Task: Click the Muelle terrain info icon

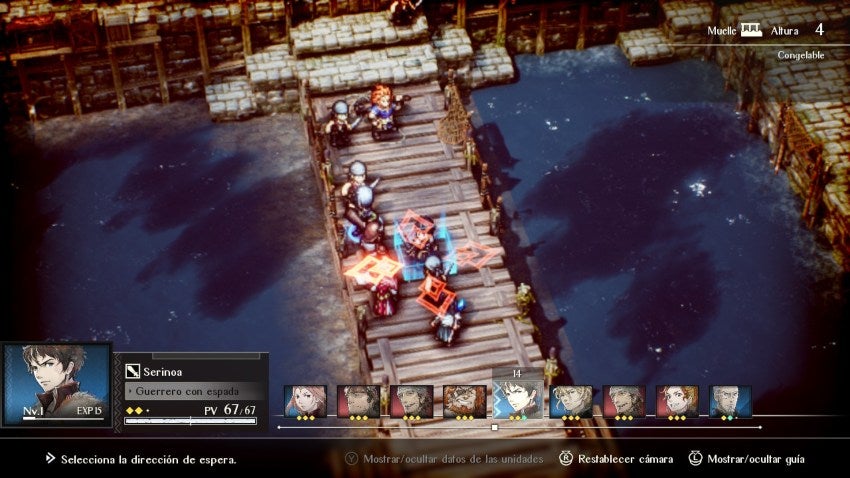Action: click(750, 30)
